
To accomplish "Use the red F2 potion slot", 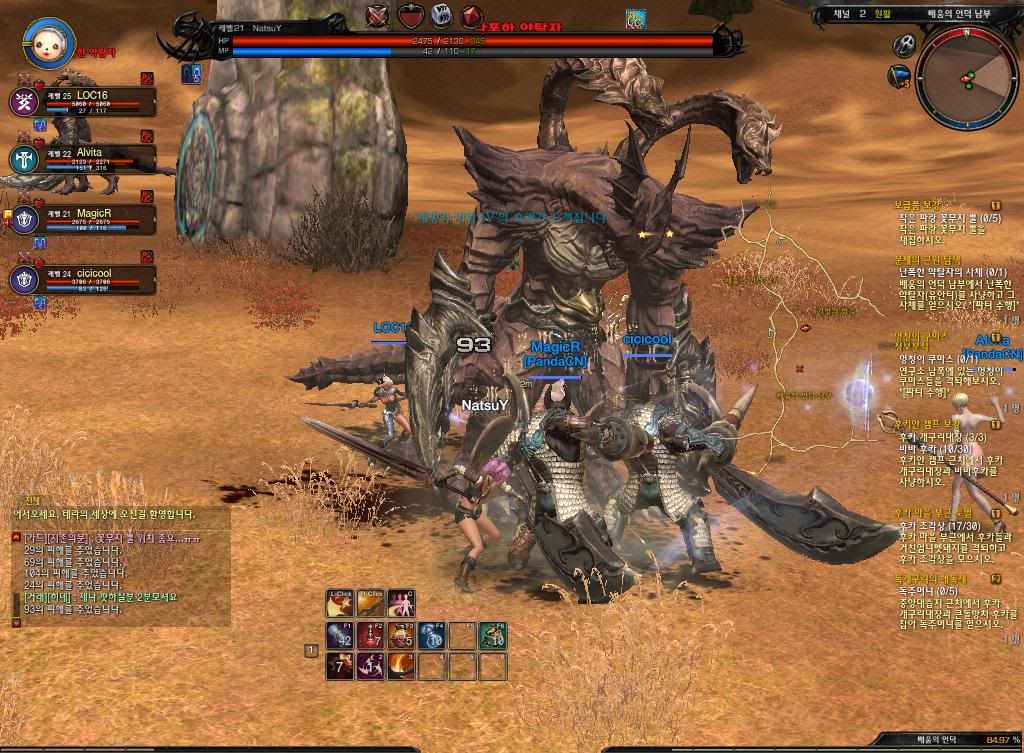I will 370,636.
